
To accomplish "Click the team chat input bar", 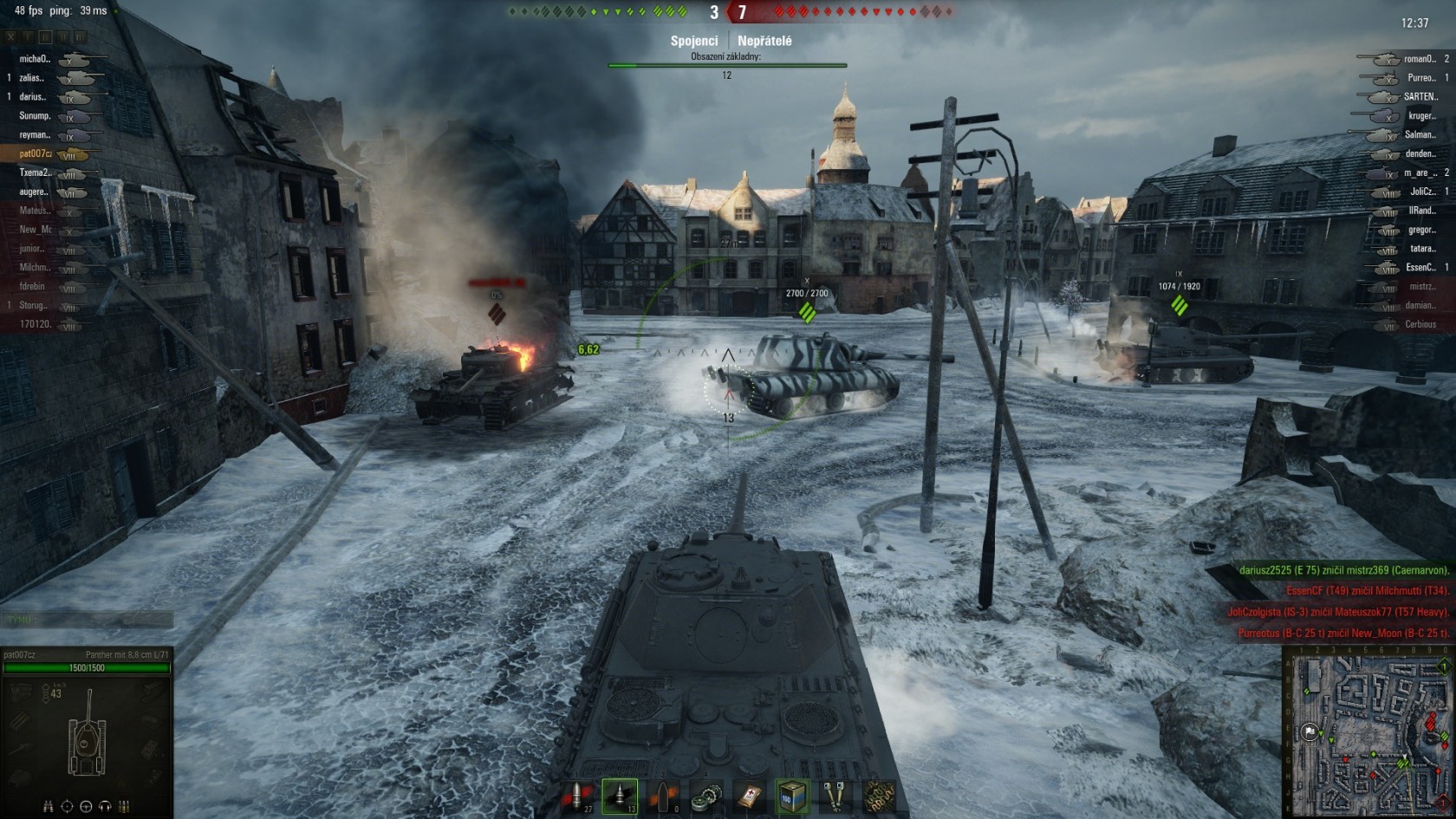I will click(87, 620).
